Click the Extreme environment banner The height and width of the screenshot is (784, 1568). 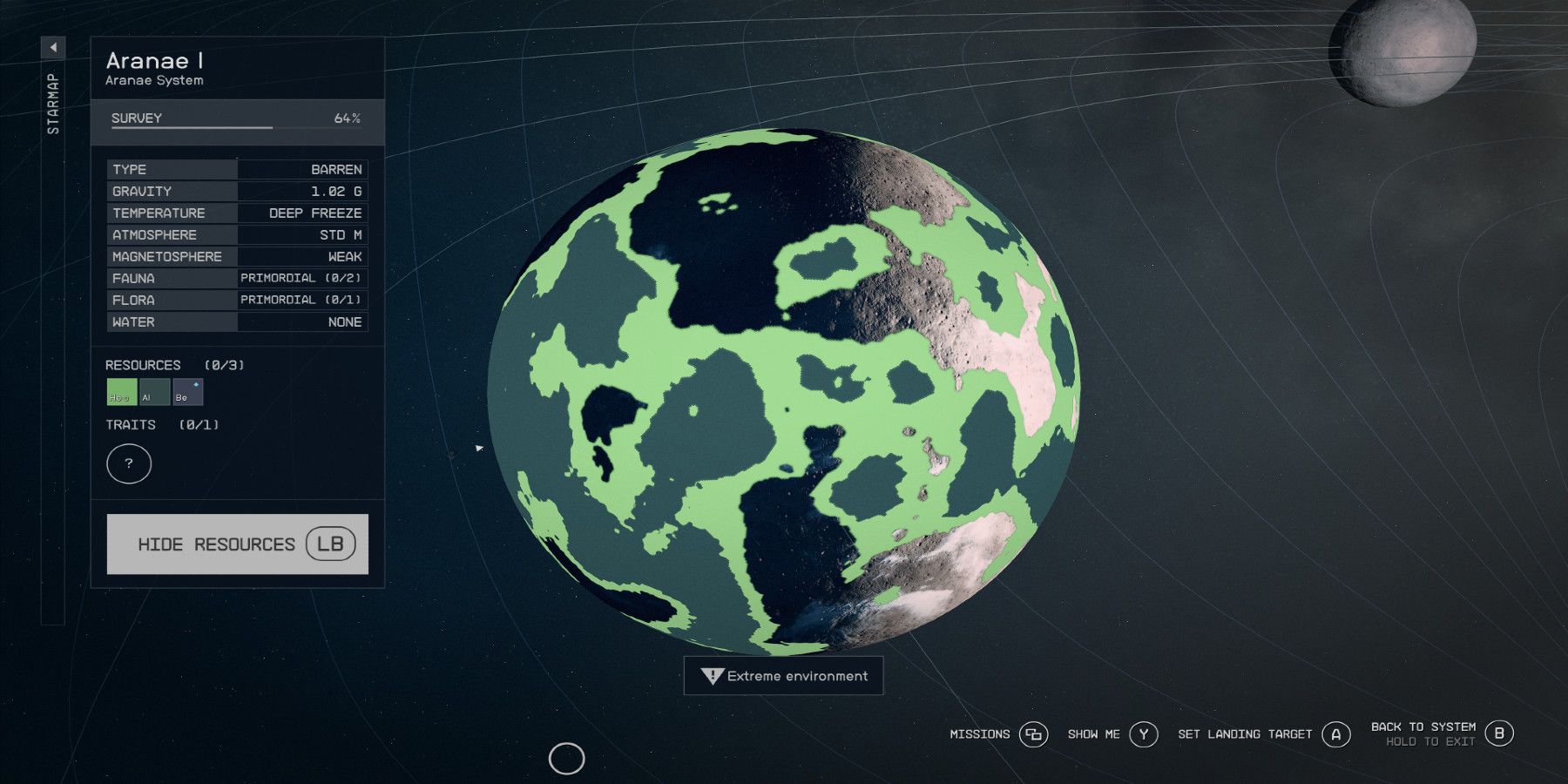pos(783,675)
